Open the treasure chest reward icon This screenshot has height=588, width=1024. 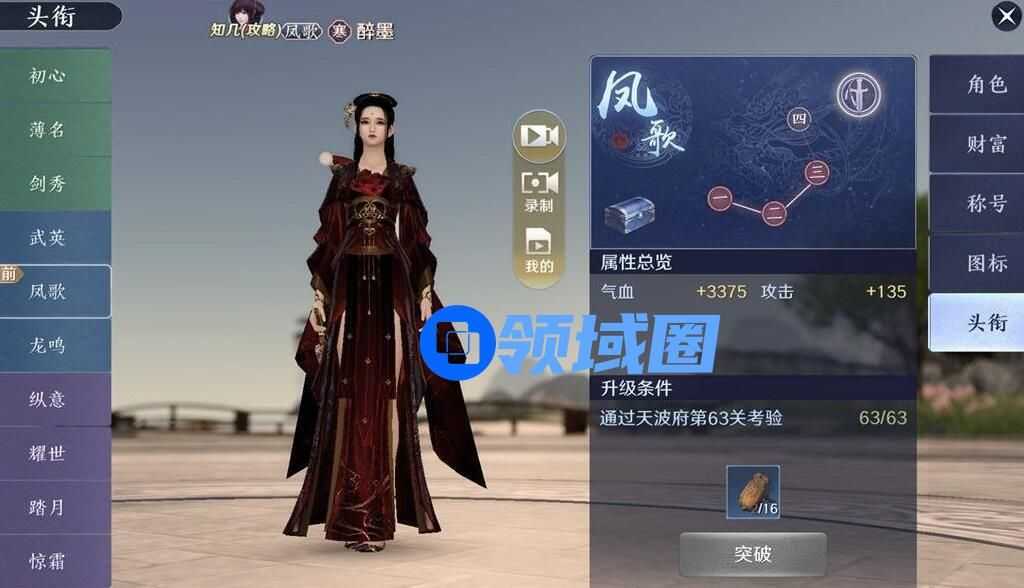point(630,216)
